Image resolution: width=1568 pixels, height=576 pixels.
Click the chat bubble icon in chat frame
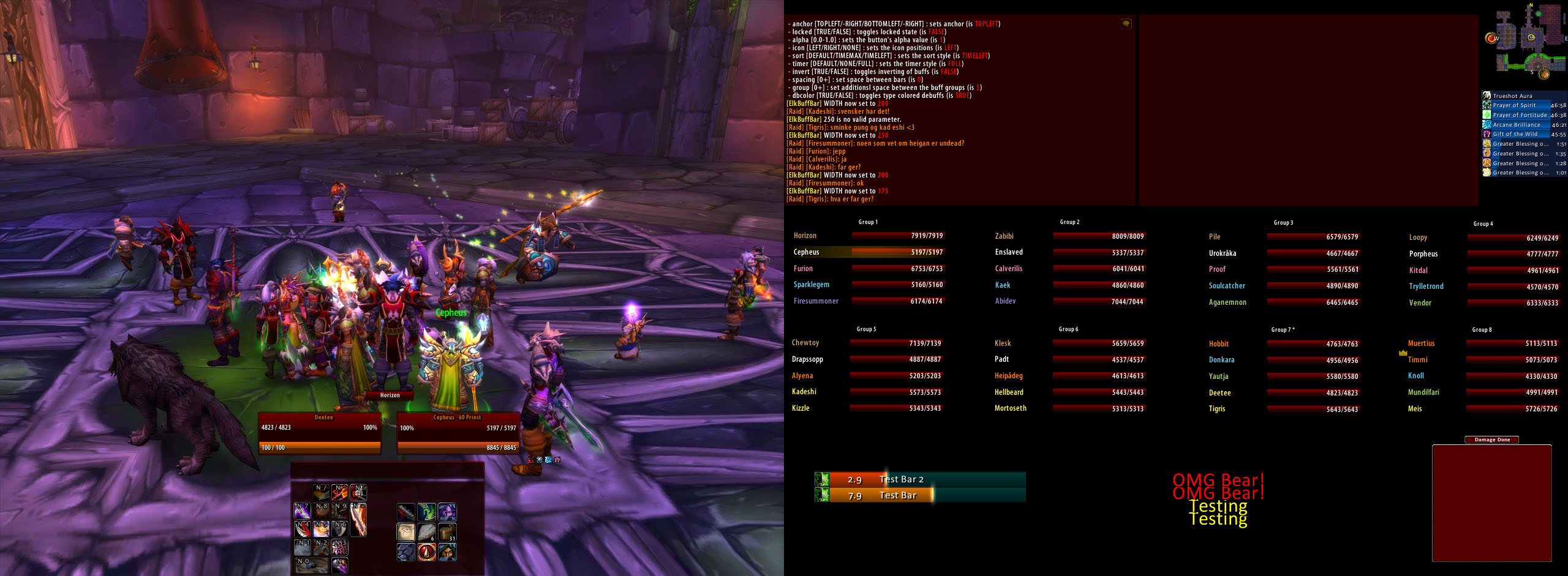(1126, 24)
